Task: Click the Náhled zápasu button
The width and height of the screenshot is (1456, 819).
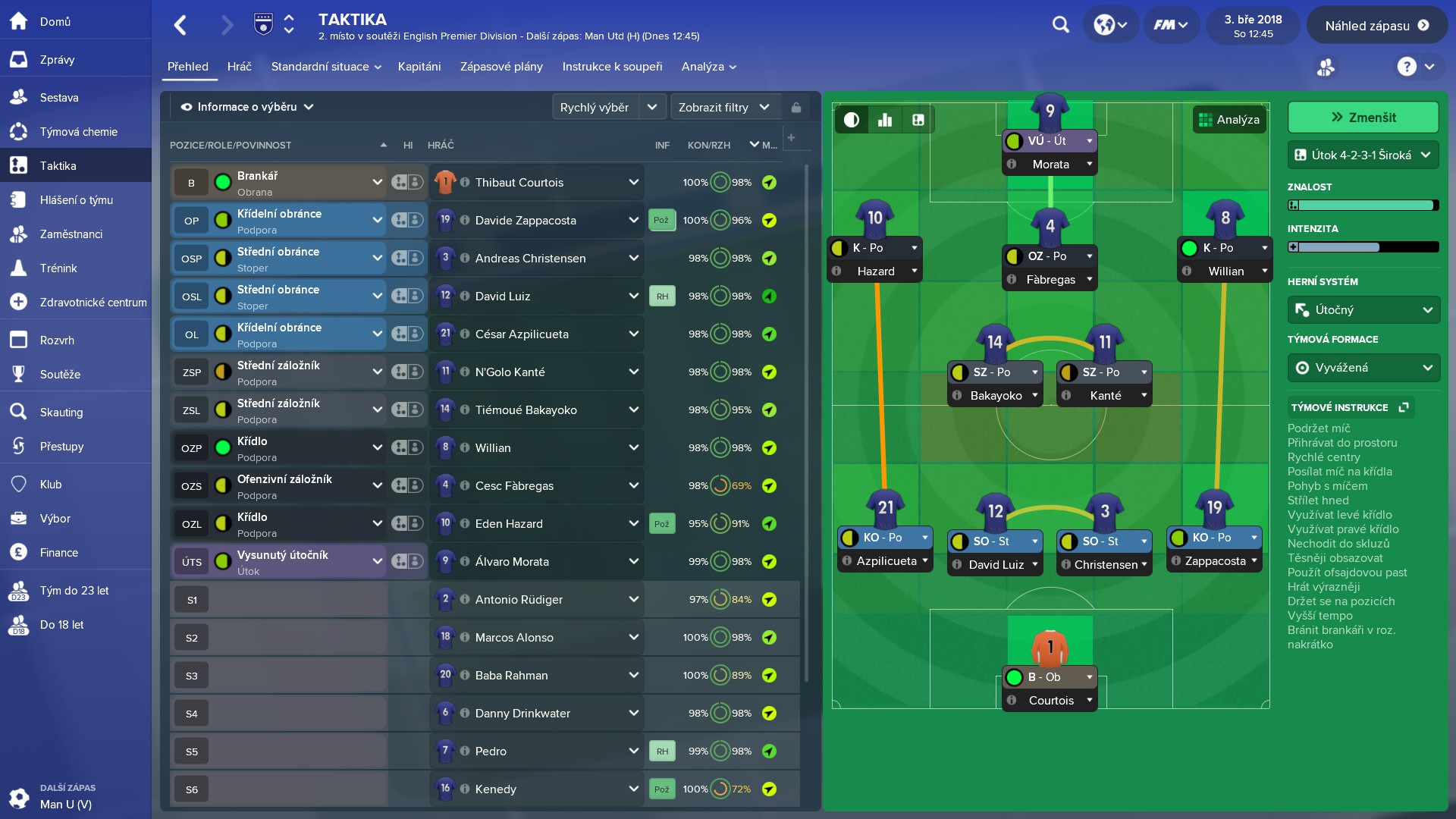Action: tap(1377, 24)
